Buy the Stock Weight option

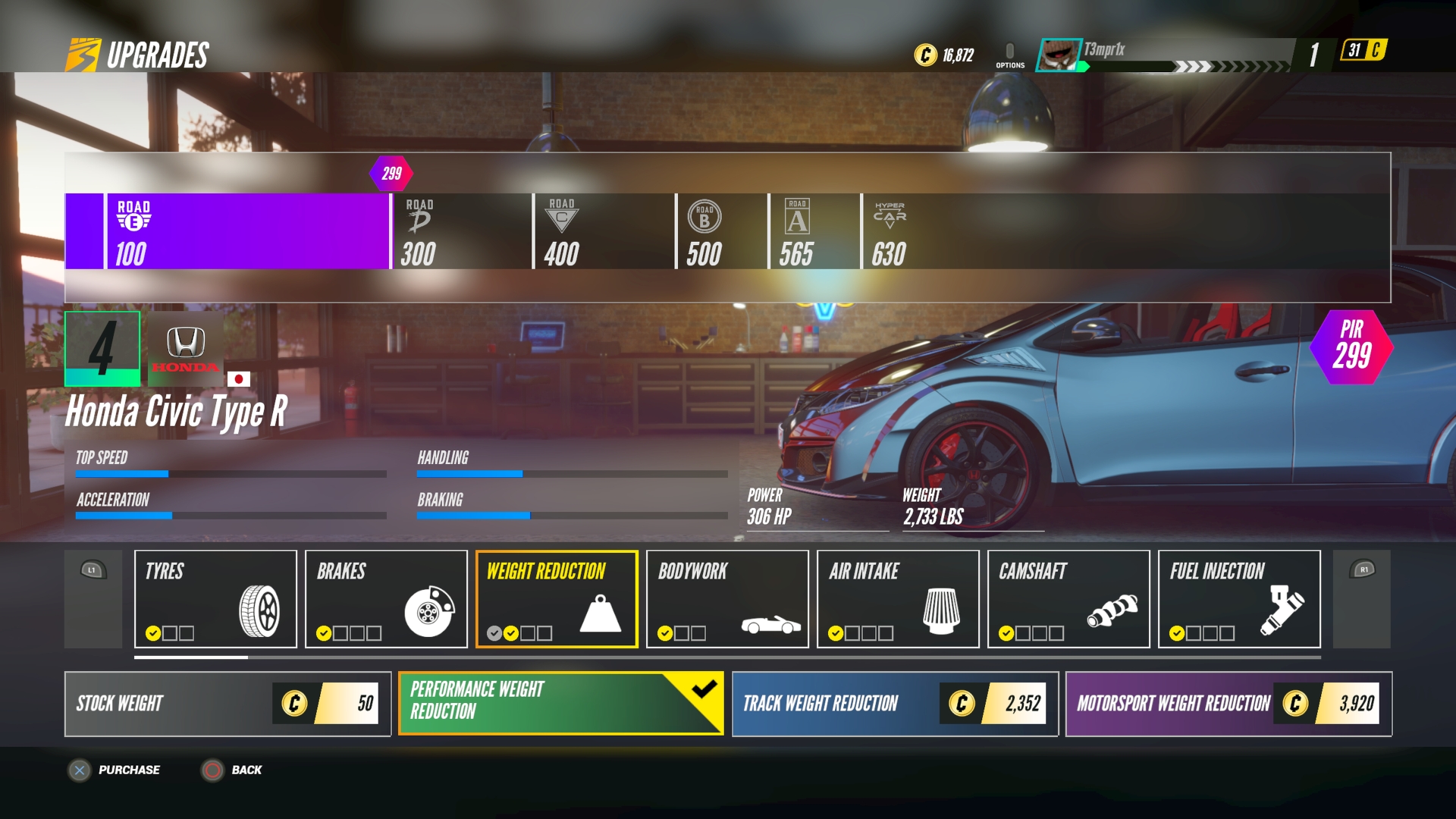coord(227,704)
